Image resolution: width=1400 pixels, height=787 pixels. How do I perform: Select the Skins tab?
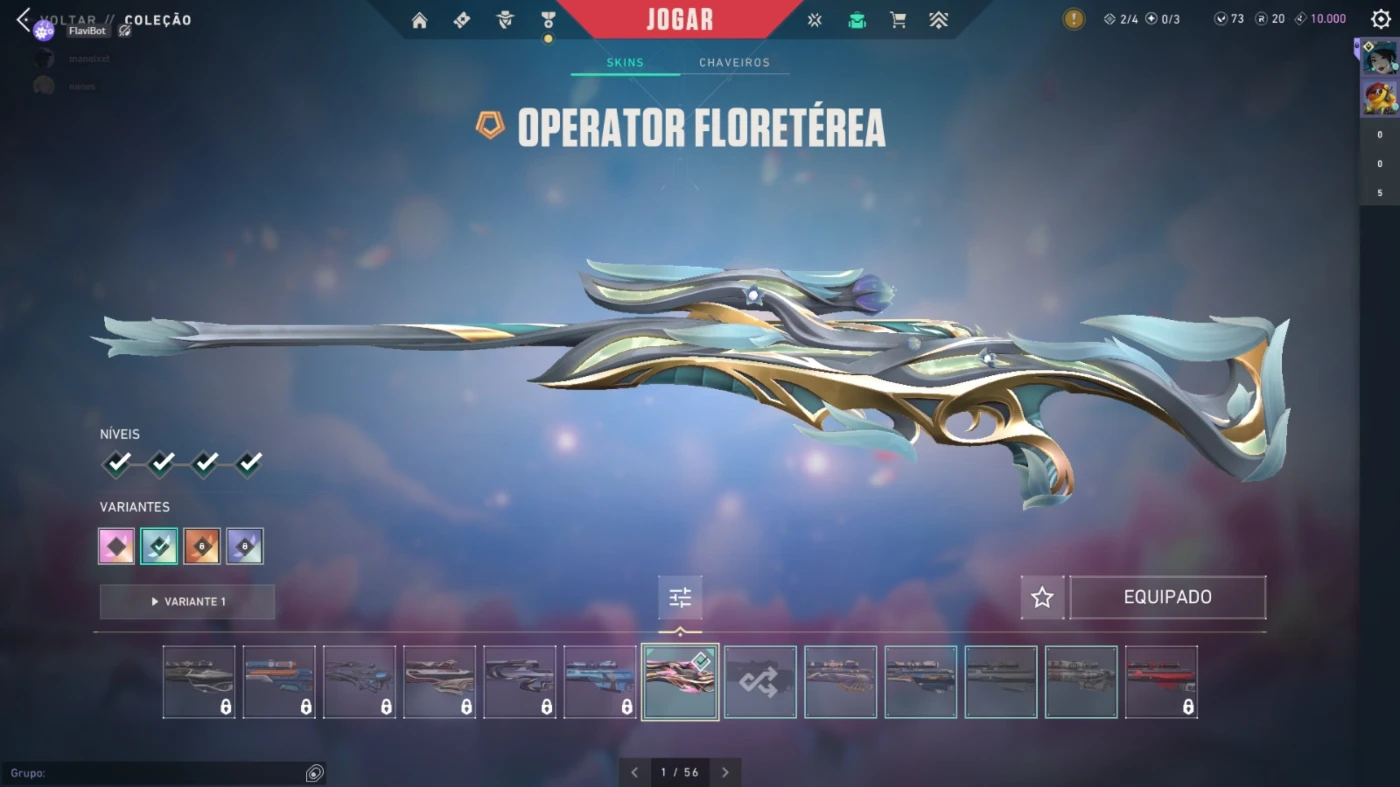(x=625, y=63)
